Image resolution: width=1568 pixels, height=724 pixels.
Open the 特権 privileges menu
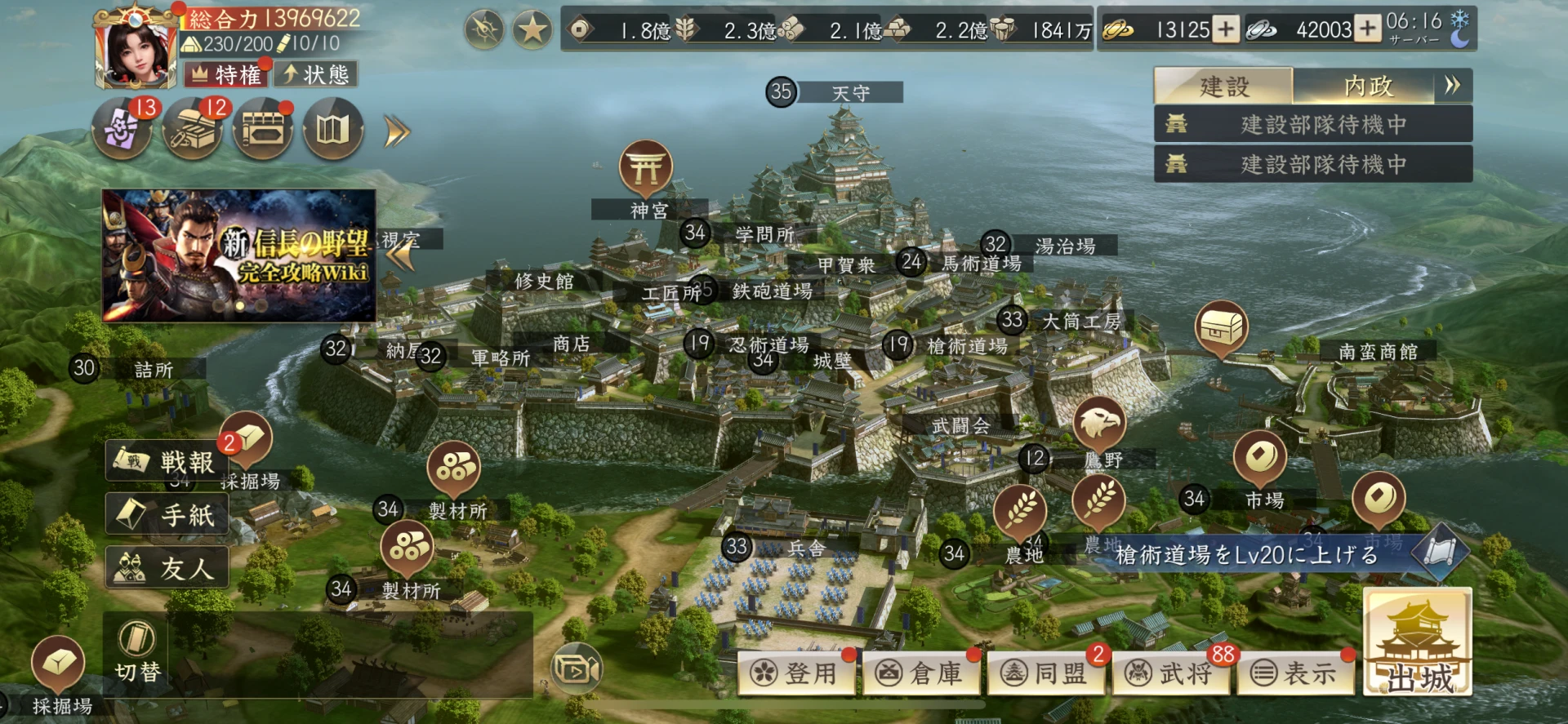[x=226, y=75]
